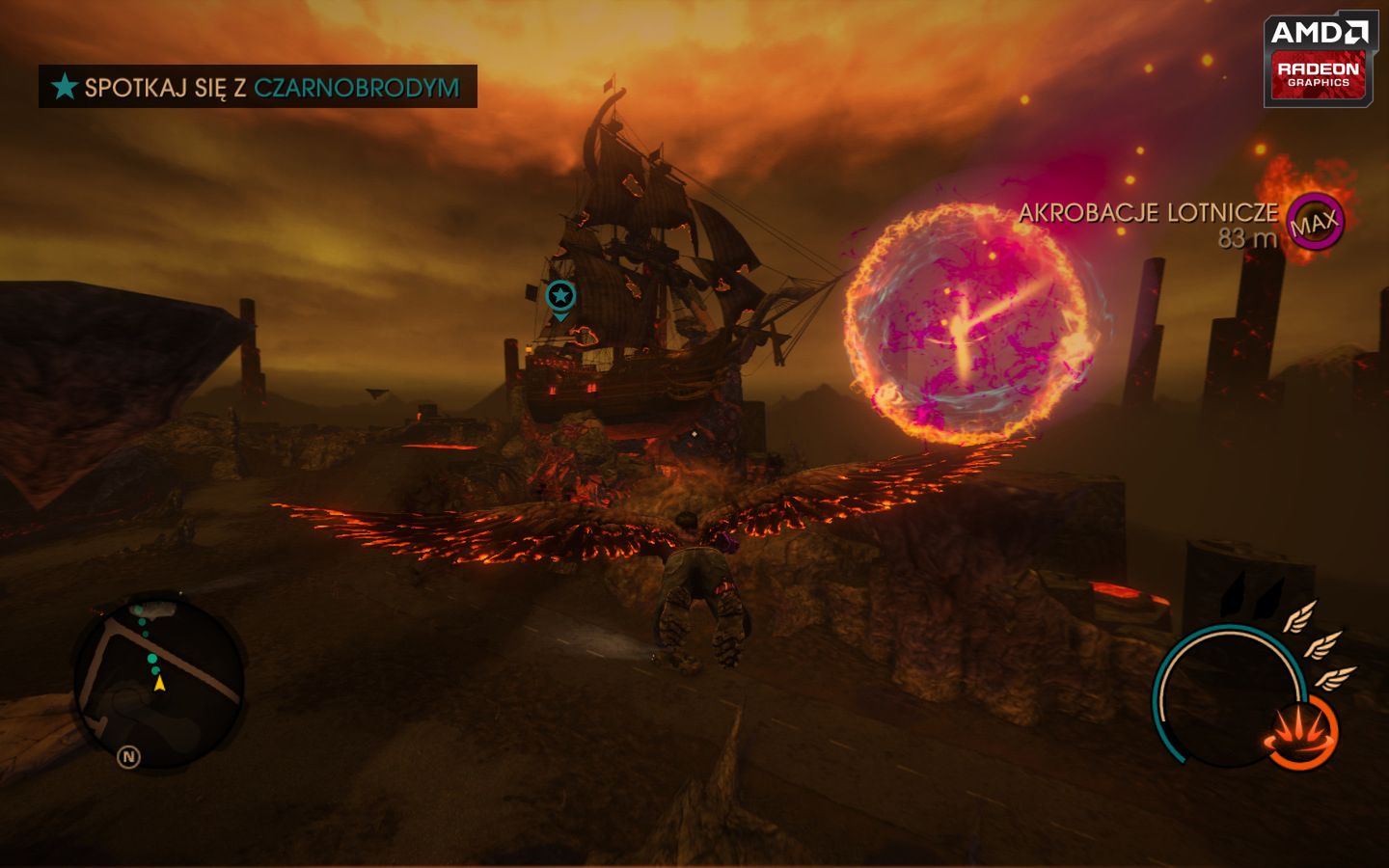Toggle the yellow player arrow on the minimap
Screen dimensions: 1389x868
pos(157,683)
